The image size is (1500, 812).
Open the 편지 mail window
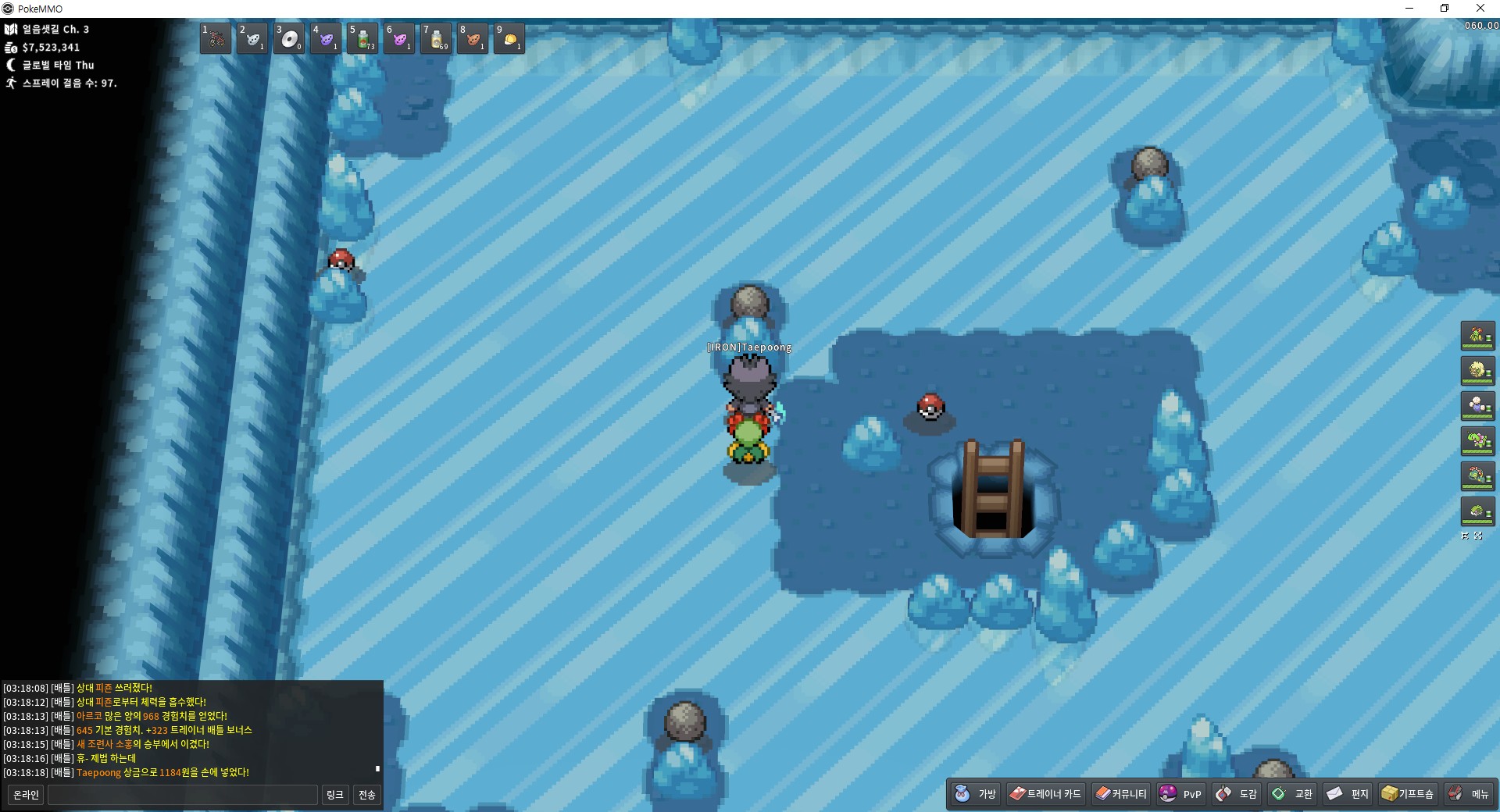pos(1348,794)
